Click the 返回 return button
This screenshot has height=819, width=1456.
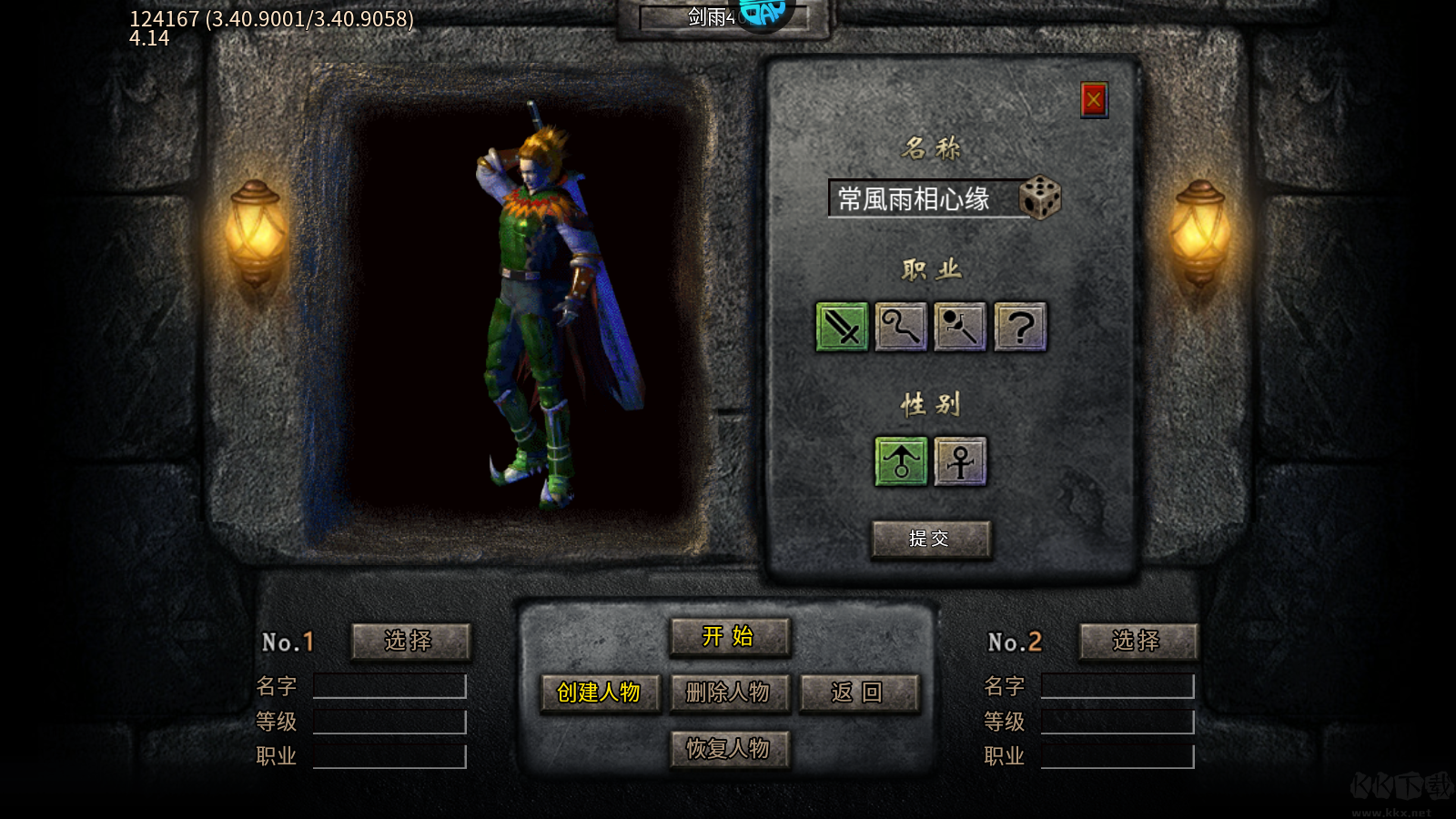pos(856,692)
